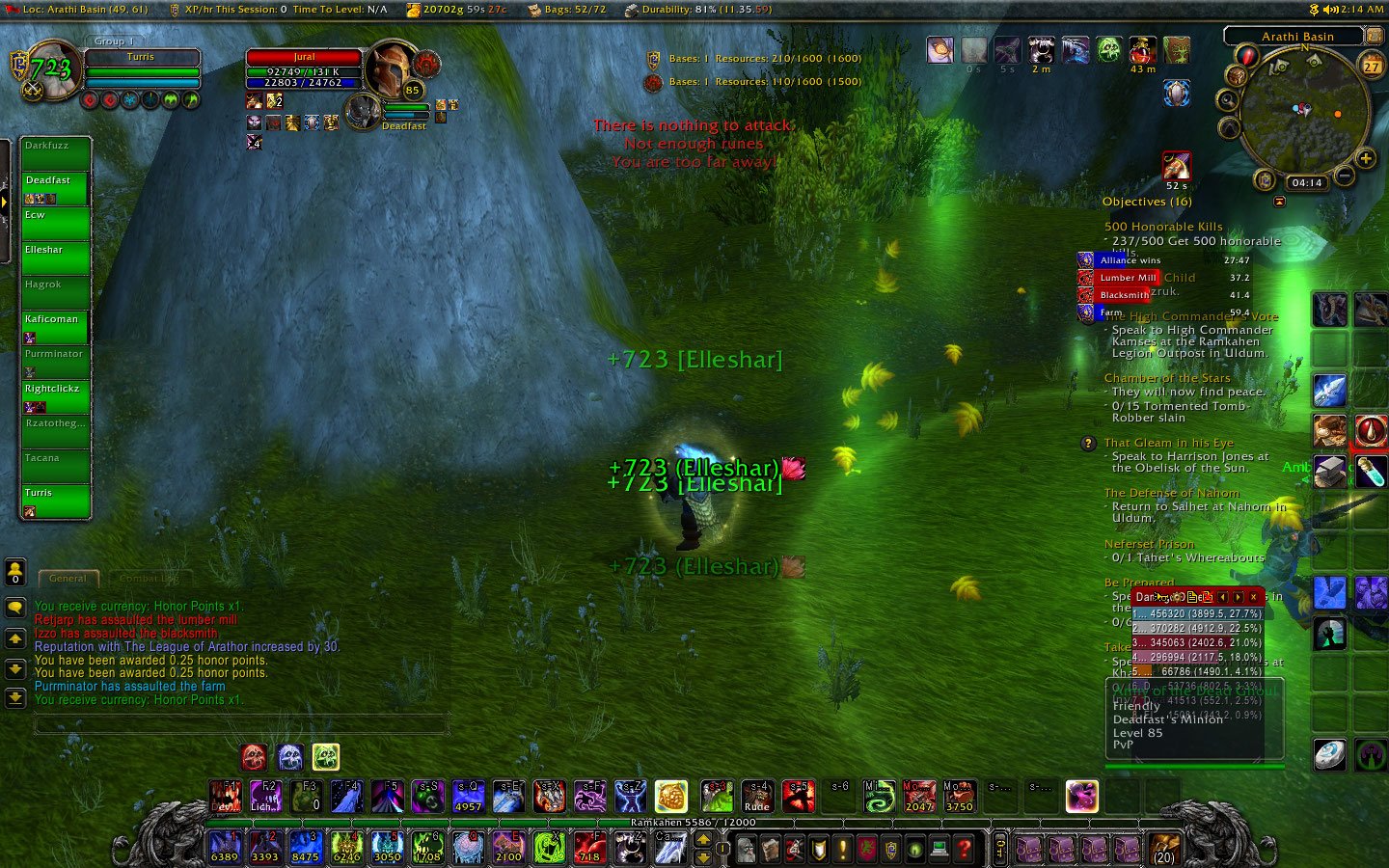The height and width of the screenshot is (868, 1389).
Task: Open the red question mark help button
Action: 963,849
